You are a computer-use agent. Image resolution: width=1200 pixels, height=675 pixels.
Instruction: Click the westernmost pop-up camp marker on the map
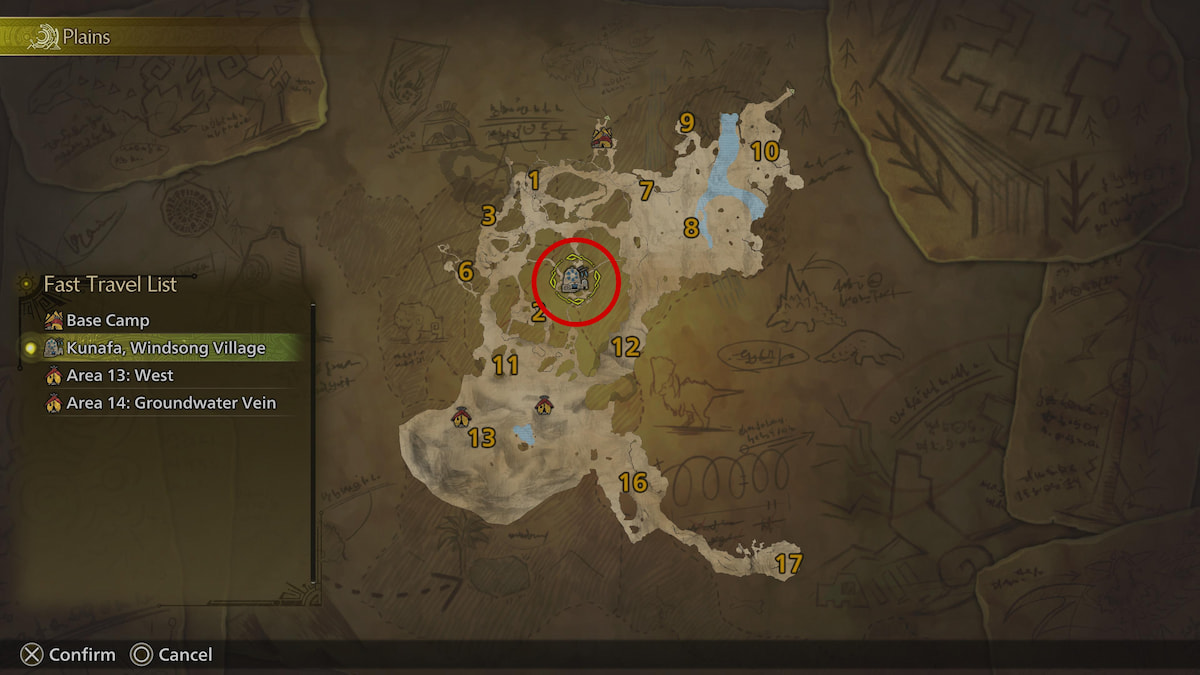tap(461, 416)
